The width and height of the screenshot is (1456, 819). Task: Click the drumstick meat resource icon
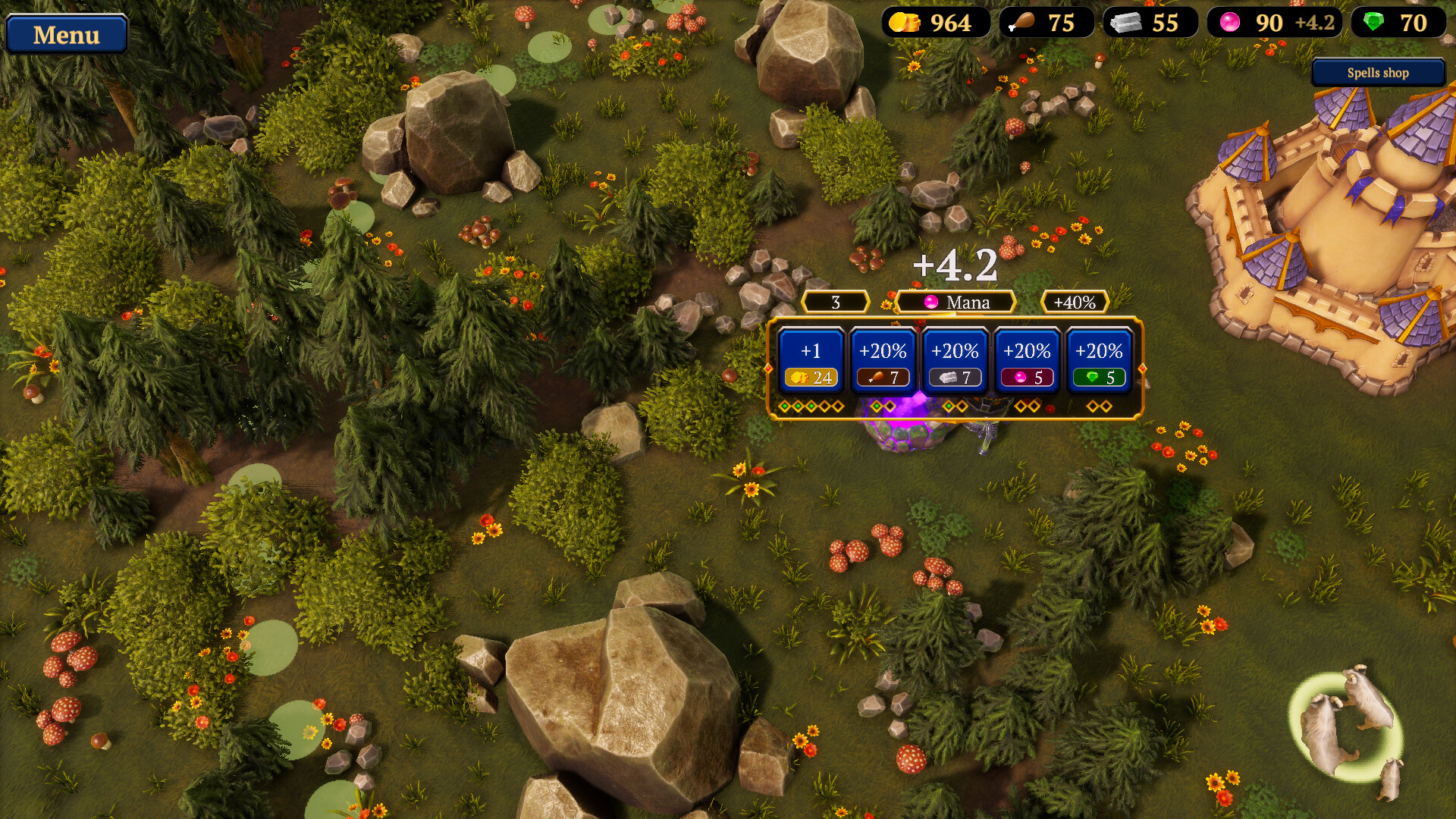(x=1021, y=23)
